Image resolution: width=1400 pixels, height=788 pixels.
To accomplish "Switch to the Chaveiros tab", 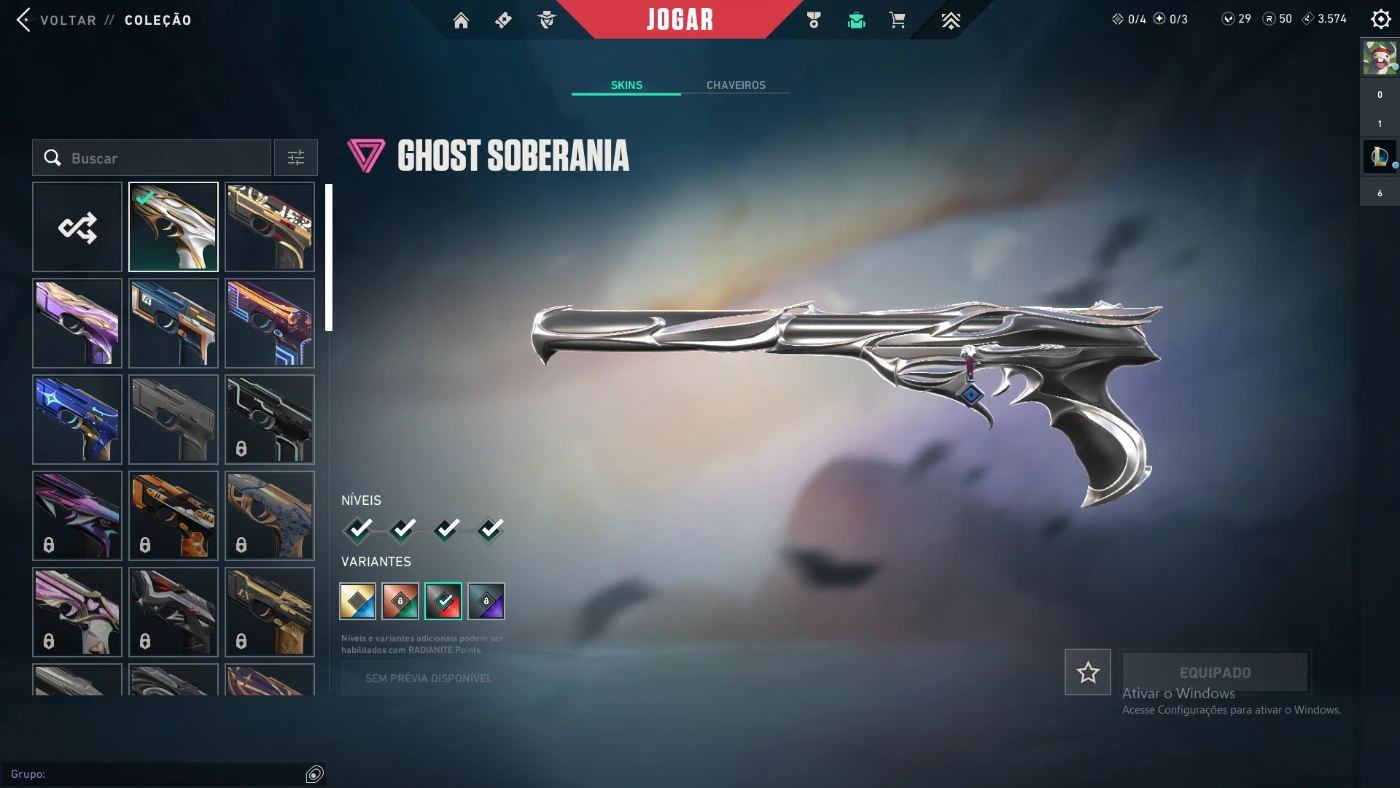I will (x=736, y=85).
